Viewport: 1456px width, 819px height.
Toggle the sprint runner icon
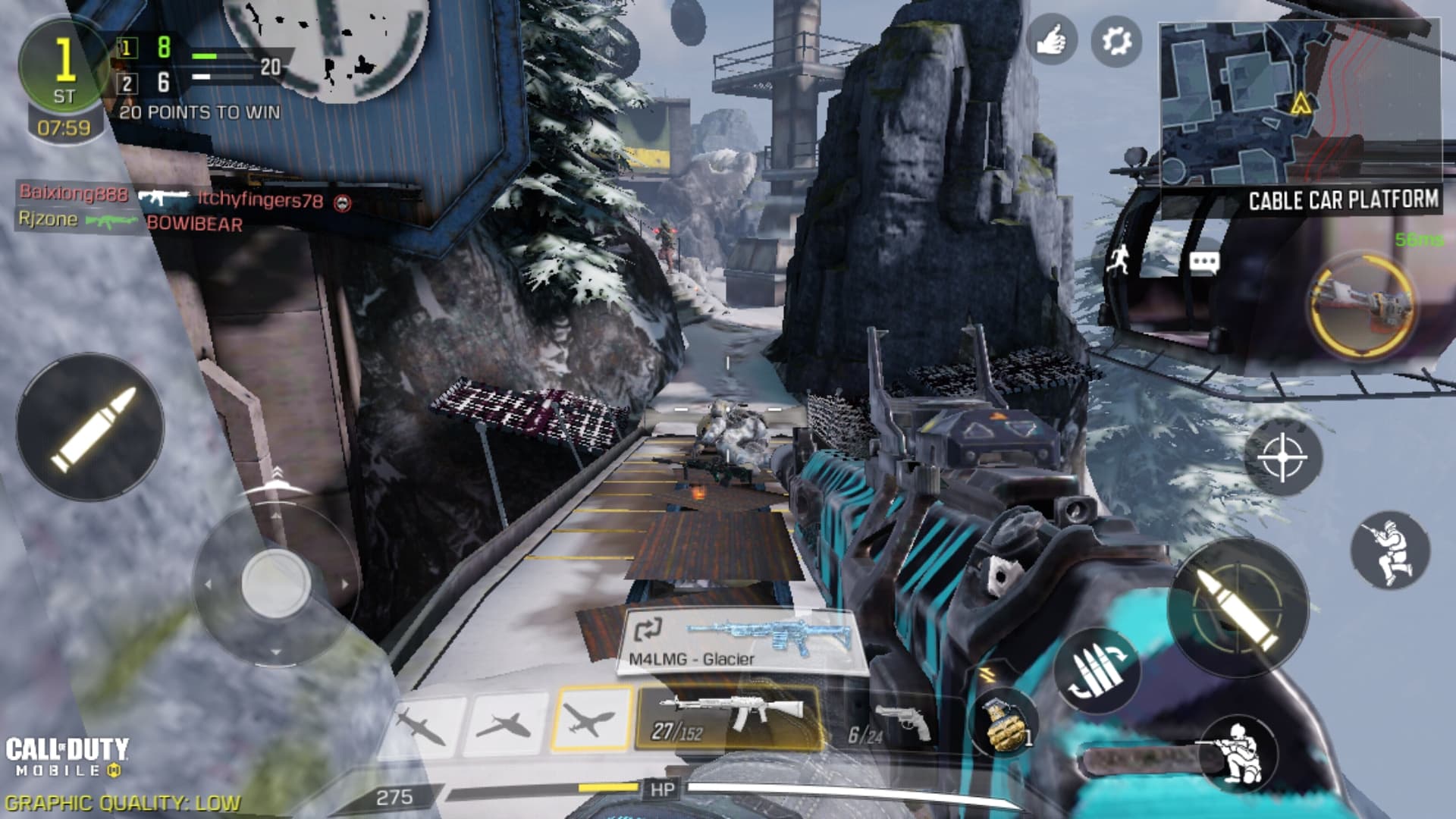[x=1119, y=259]
